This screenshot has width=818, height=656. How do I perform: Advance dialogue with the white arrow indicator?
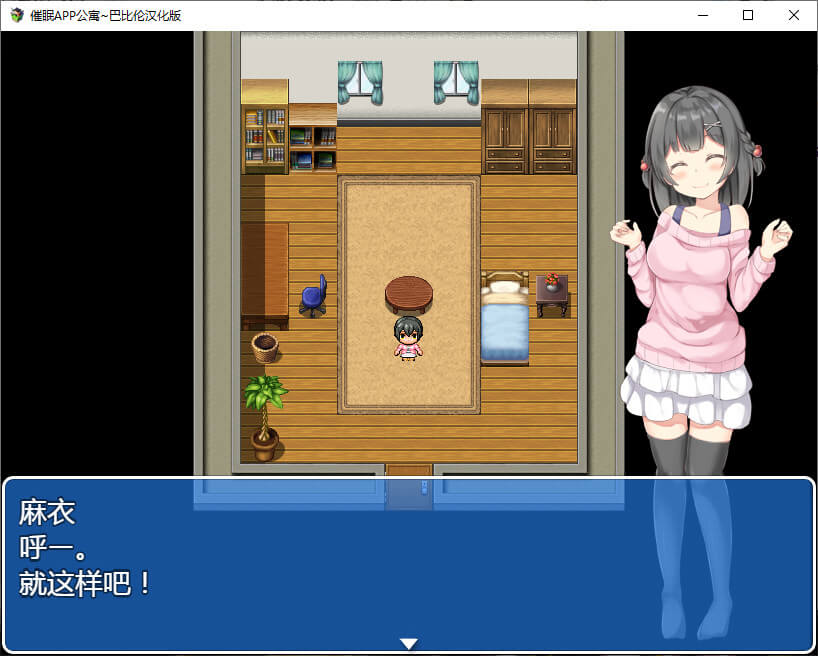click(408, 643)
